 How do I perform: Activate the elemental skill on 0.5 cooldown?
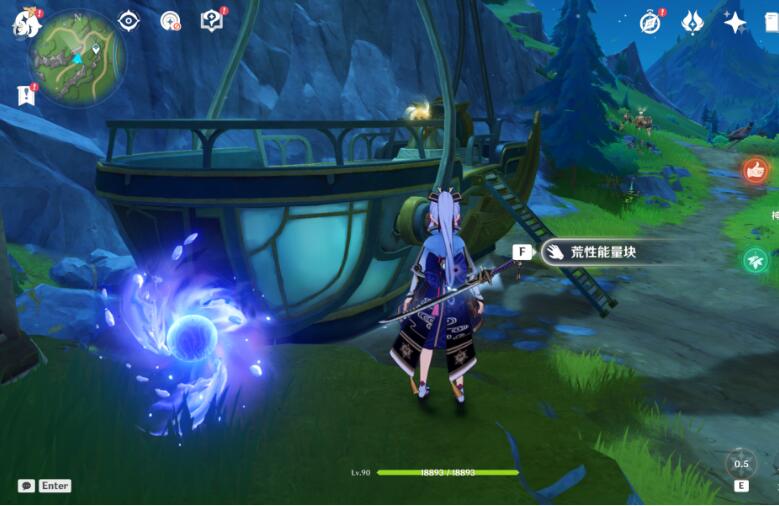pos(741,464)
